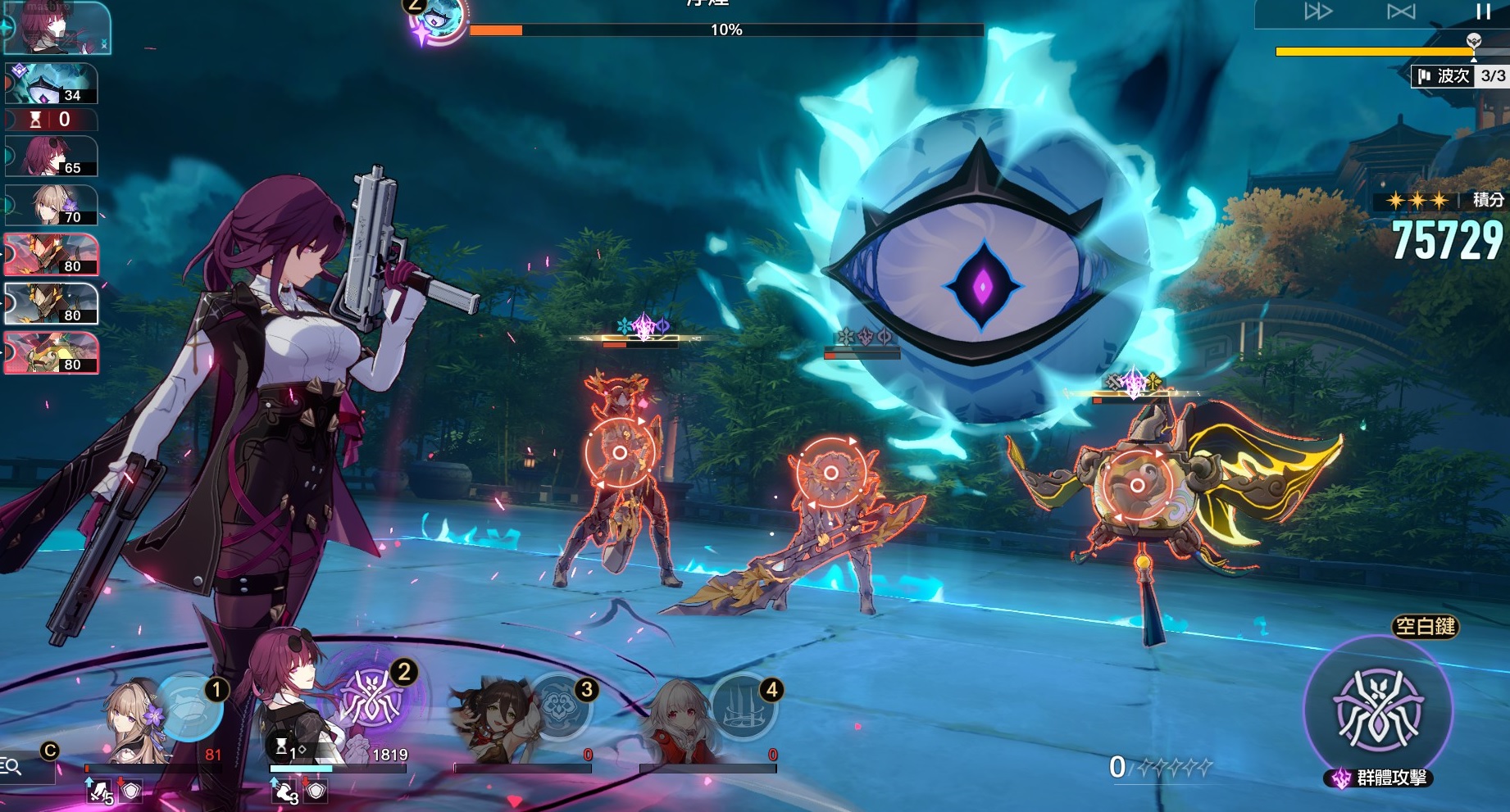Select ultimate icon numbered 3
Screen dimensions: 1510x812
(560, 705)
